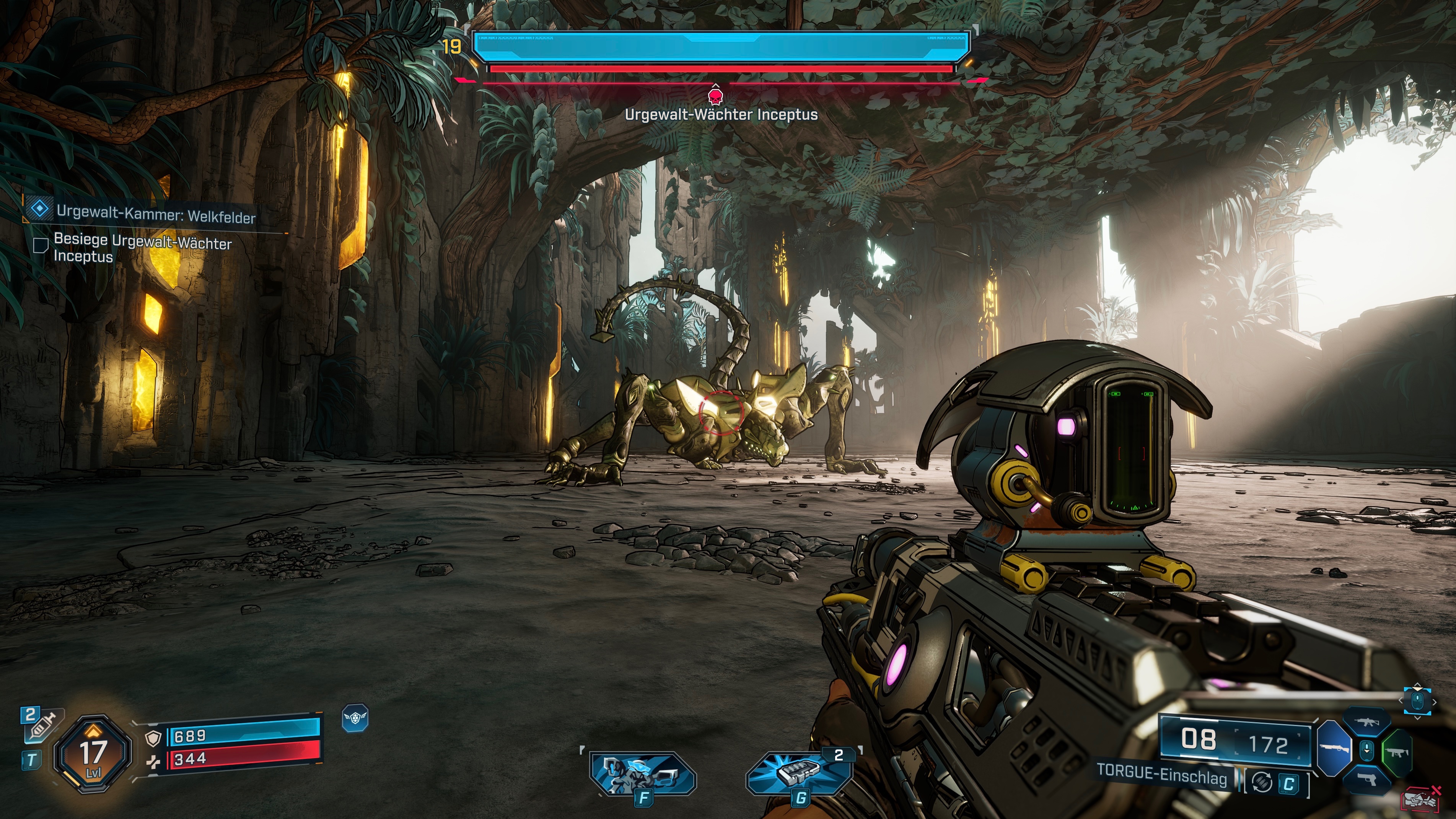Click the down-arrow swap icon in the weapon wheel center
The width and height of the screenshot is (1456, 819).
(x=1367, y=750)
